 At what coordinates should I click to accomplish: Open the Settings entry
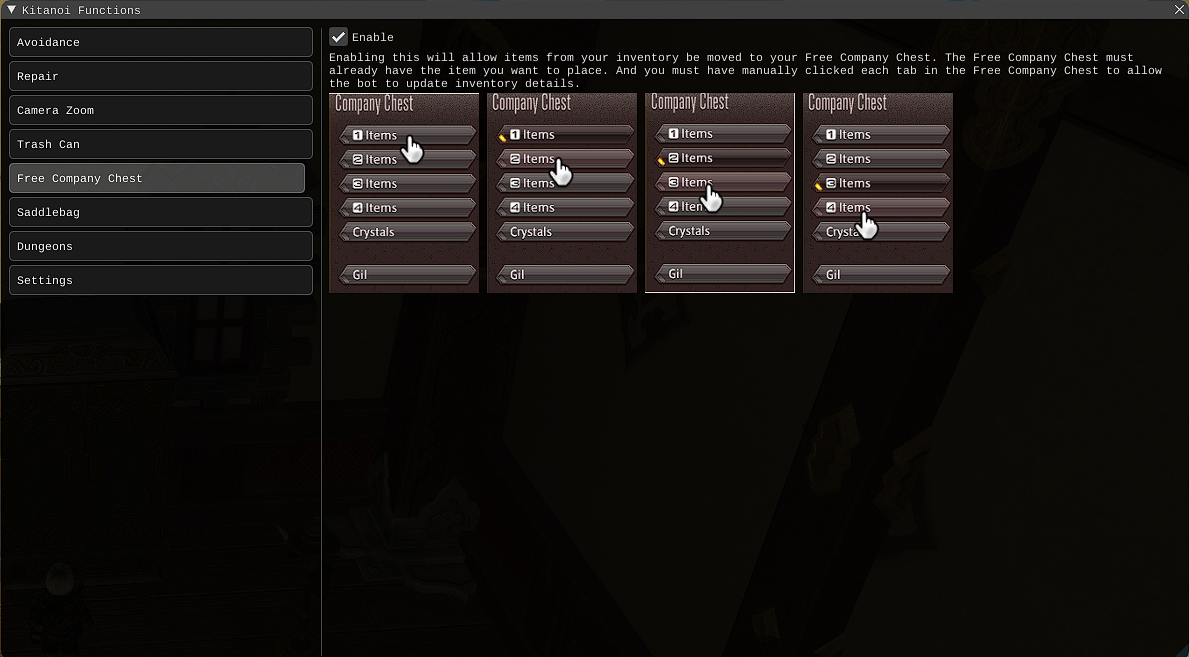pos(160,280)
